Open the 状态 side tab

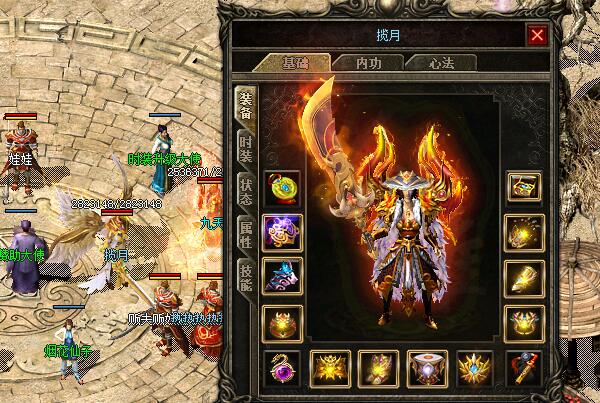246,190
